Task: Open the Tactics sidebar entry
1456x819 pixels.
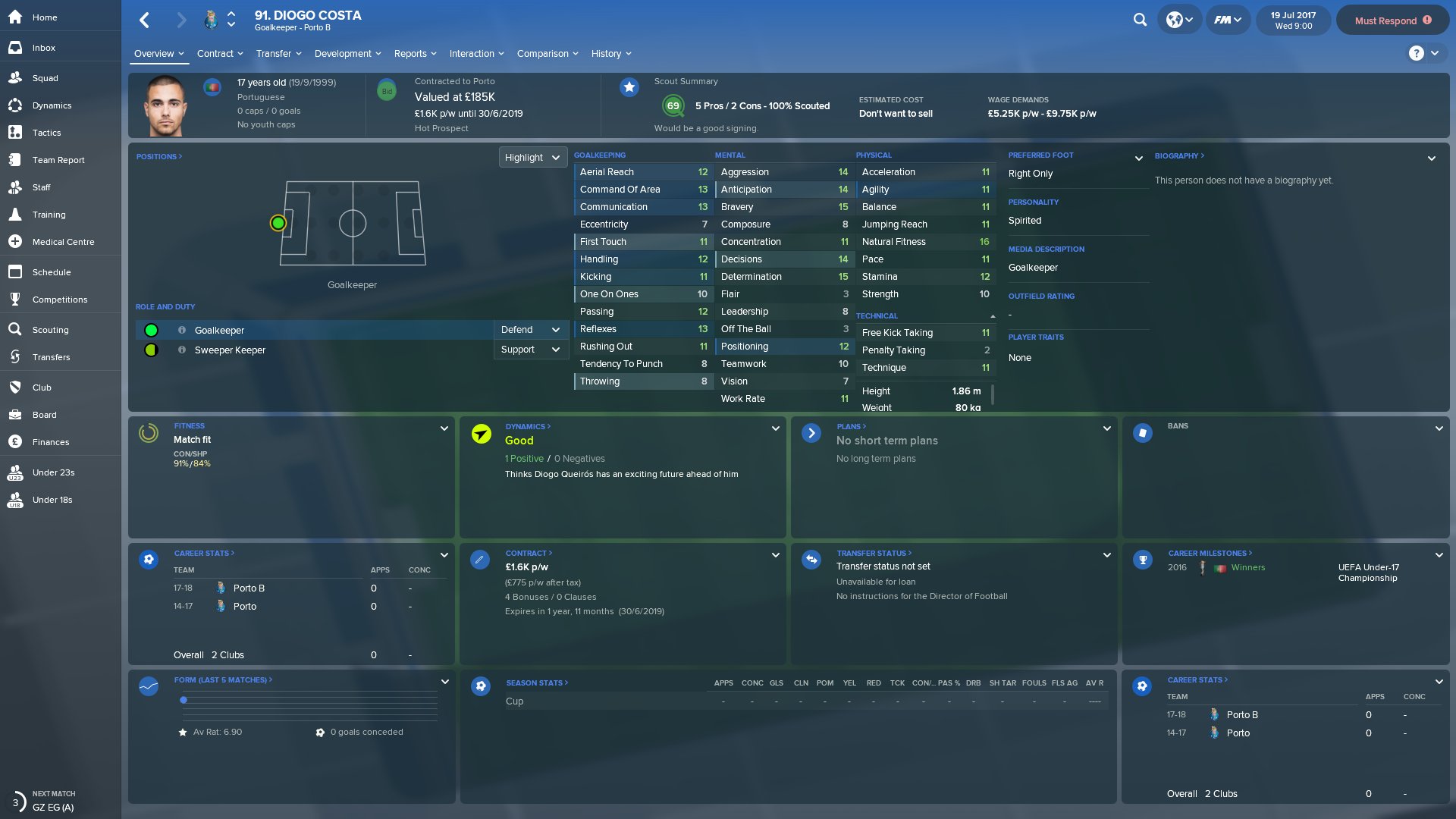Action: pos(46,133)
